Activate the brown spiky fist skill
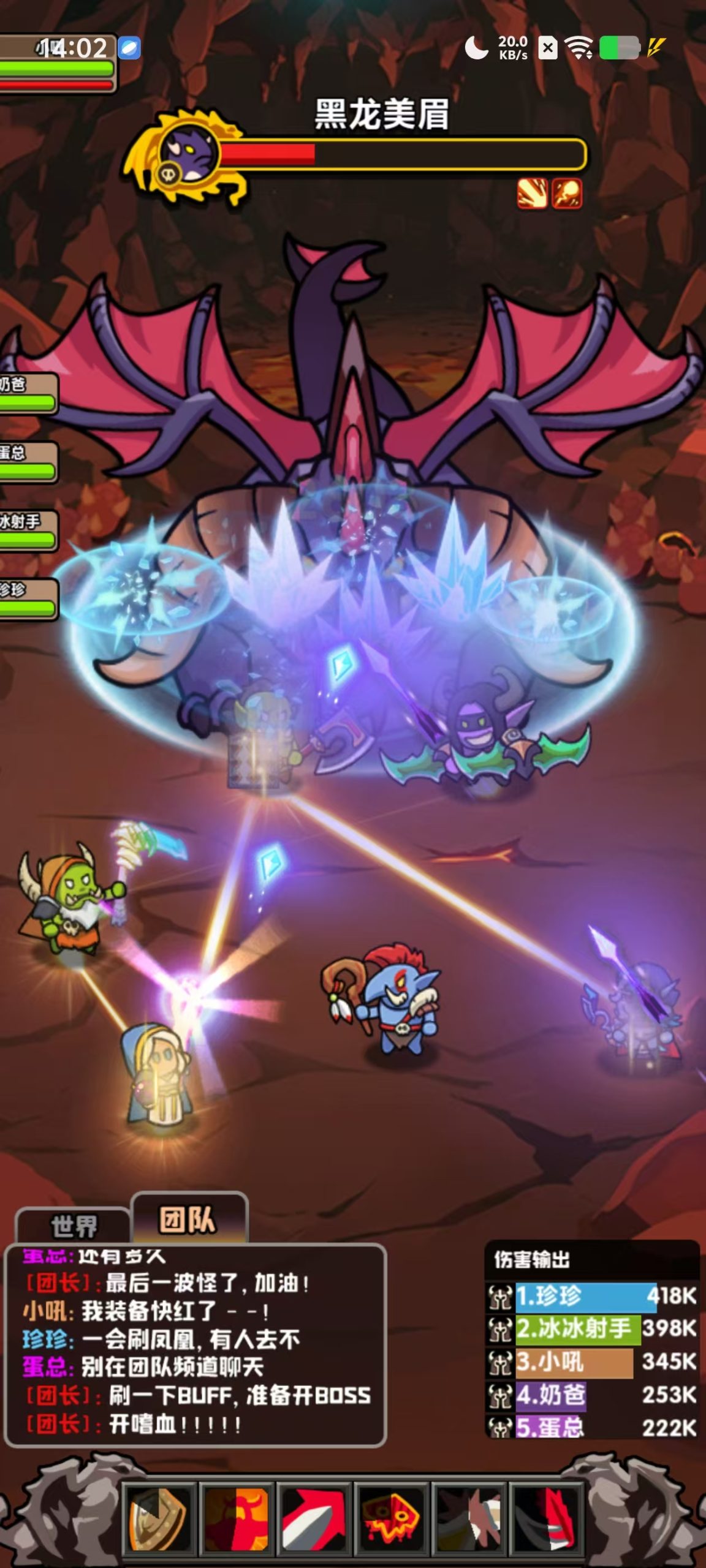Screen dimensions: 706x1568 (x=470, y=1518)
